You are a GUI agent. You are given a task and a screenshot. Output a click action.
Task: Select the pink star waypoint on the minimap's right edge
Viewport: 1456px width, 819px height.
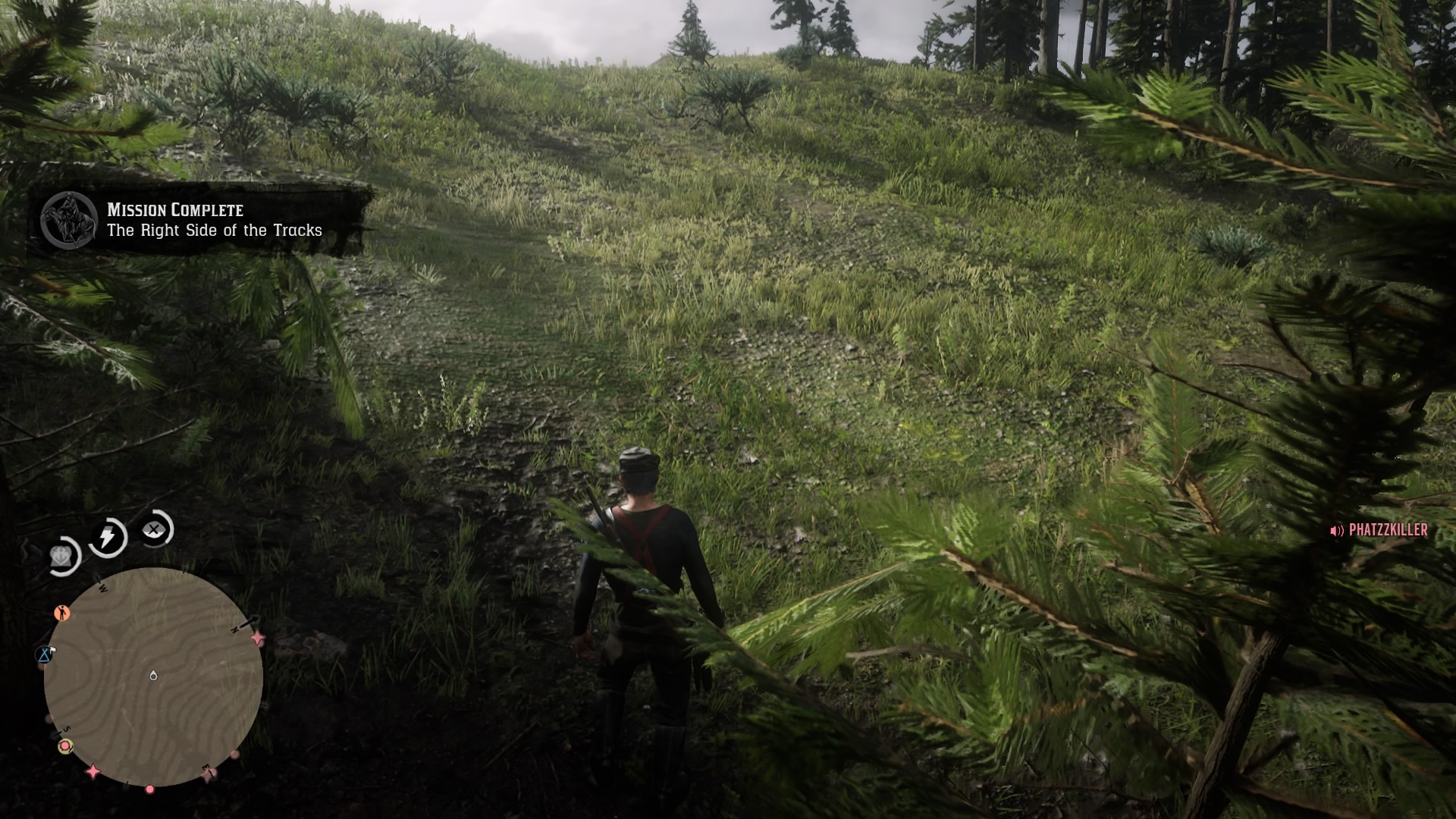257,638
